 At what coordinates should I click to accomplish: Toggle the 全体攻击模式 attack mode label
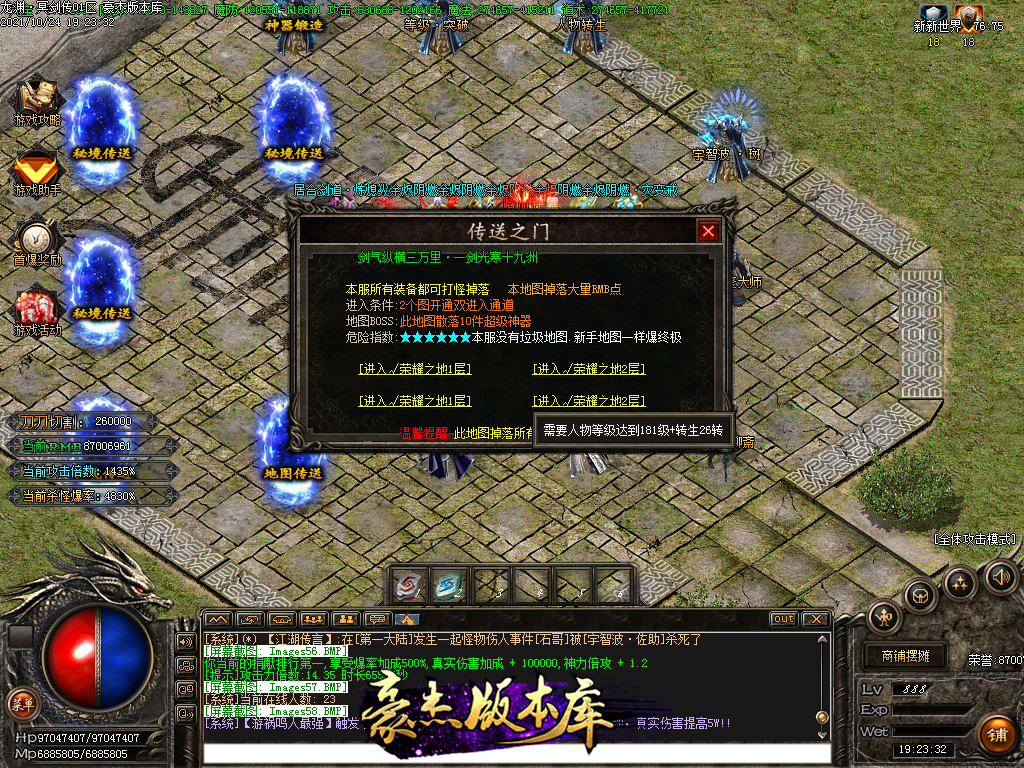(974, 539)
